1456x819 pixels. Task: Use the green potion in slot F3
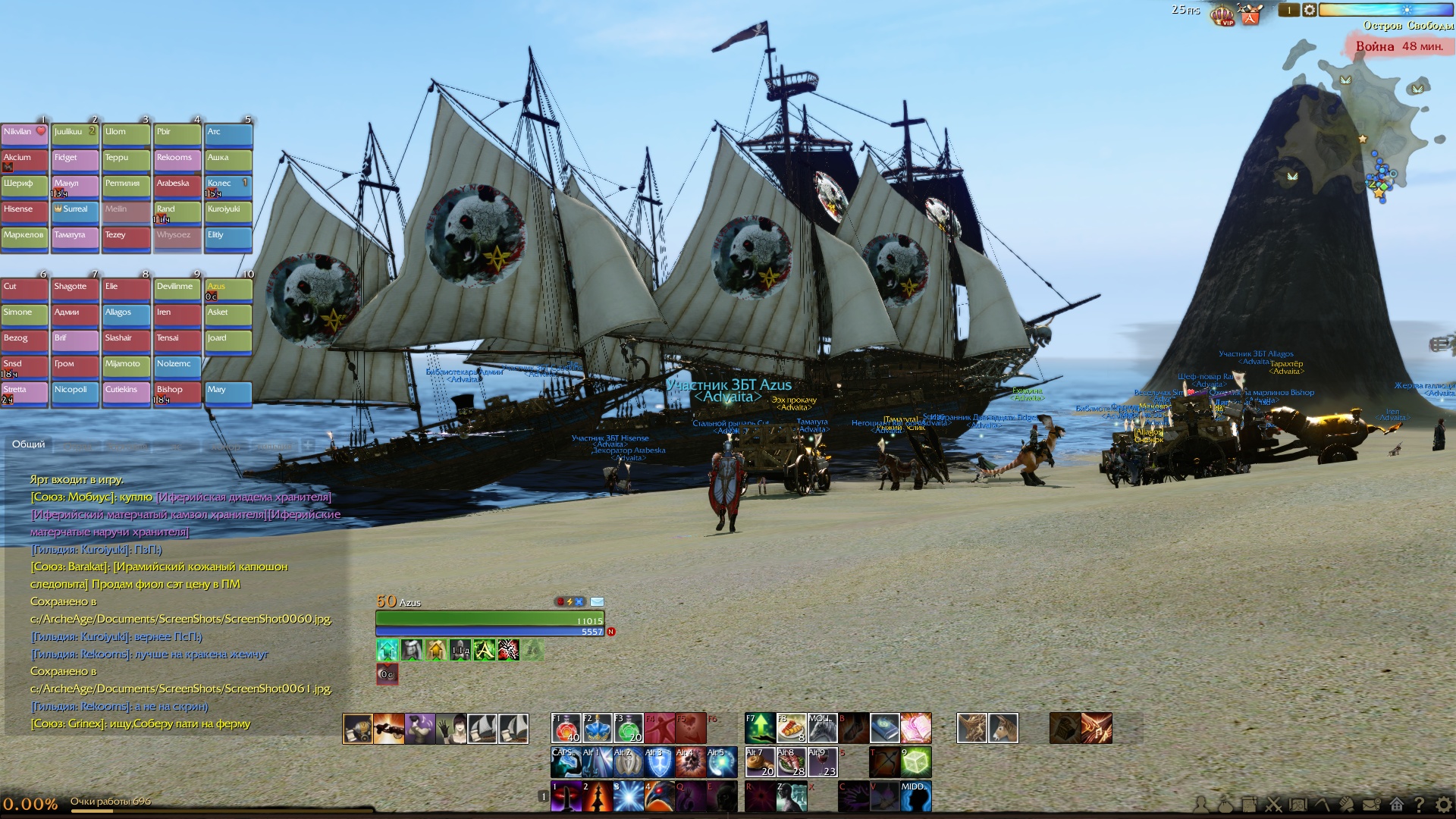629,728
